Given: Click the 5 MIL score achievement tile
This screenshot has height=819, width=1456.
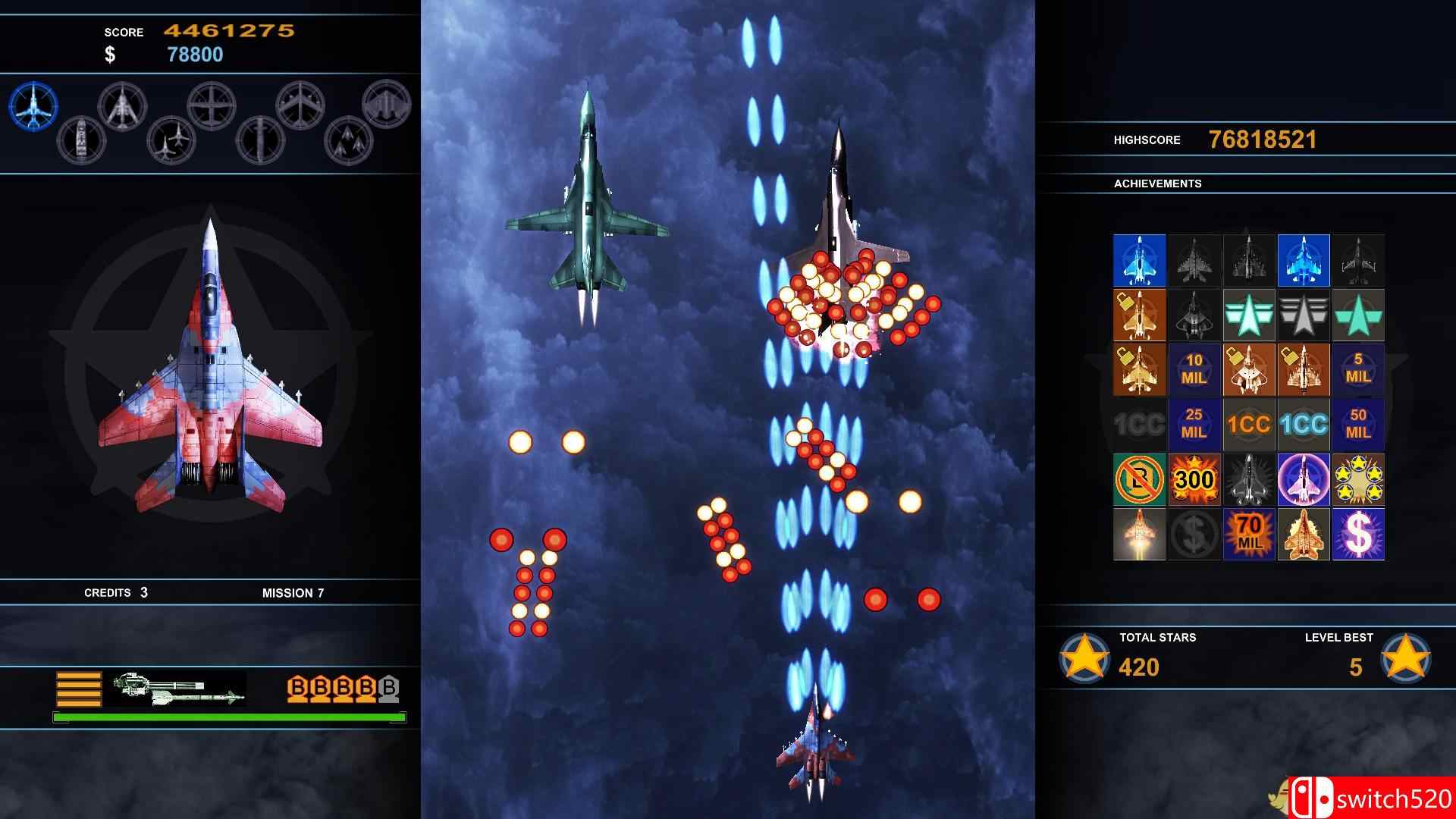Looking at the screenshot, I should pyautogui.click(x=1359, y=369).
